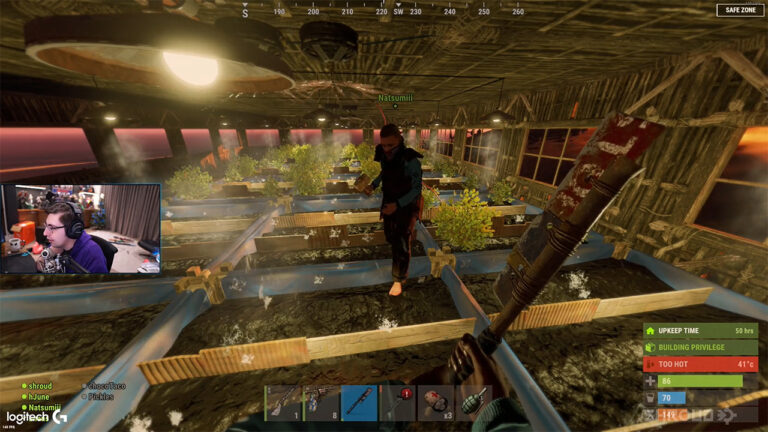Select the red-headed tool hotbar slot
Image resolution: width=768 pixels, height=432 pixels.
coord(398,402)
